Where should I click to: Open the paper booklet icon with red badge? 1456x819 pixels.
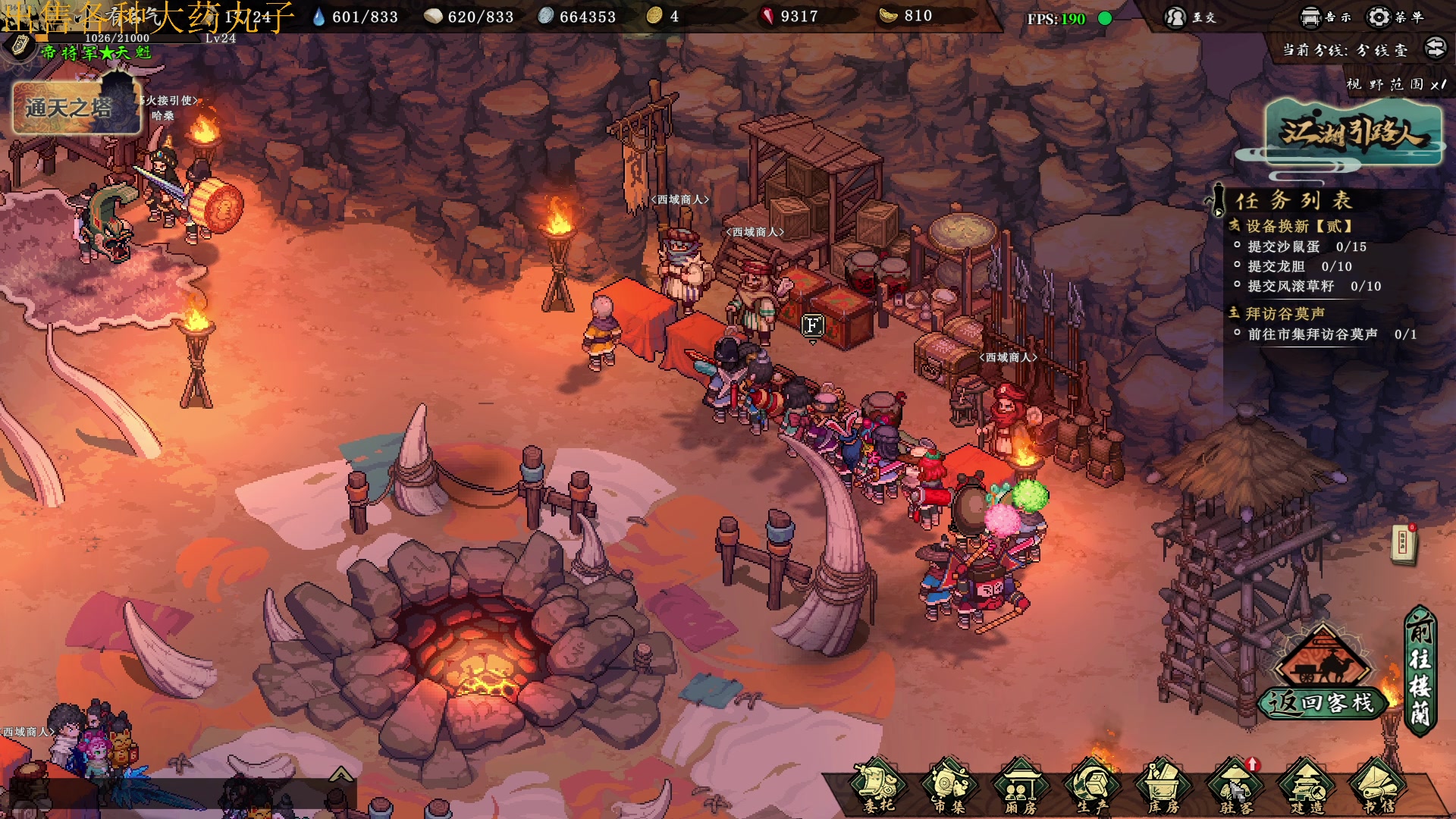coord(1404,544)
